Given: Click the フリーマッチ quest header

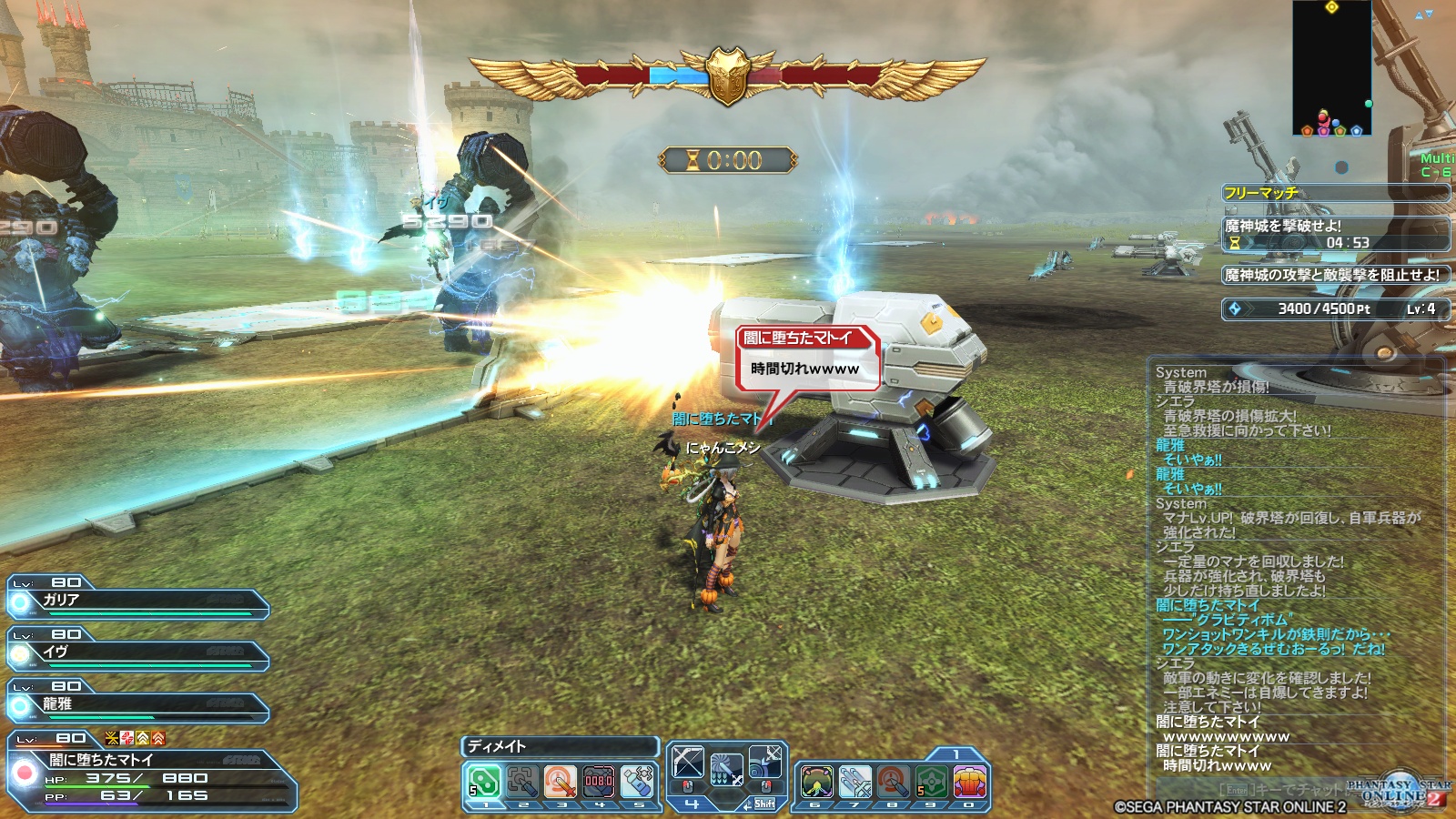Looking at the screenshot, I should (x=1335, y=193).
